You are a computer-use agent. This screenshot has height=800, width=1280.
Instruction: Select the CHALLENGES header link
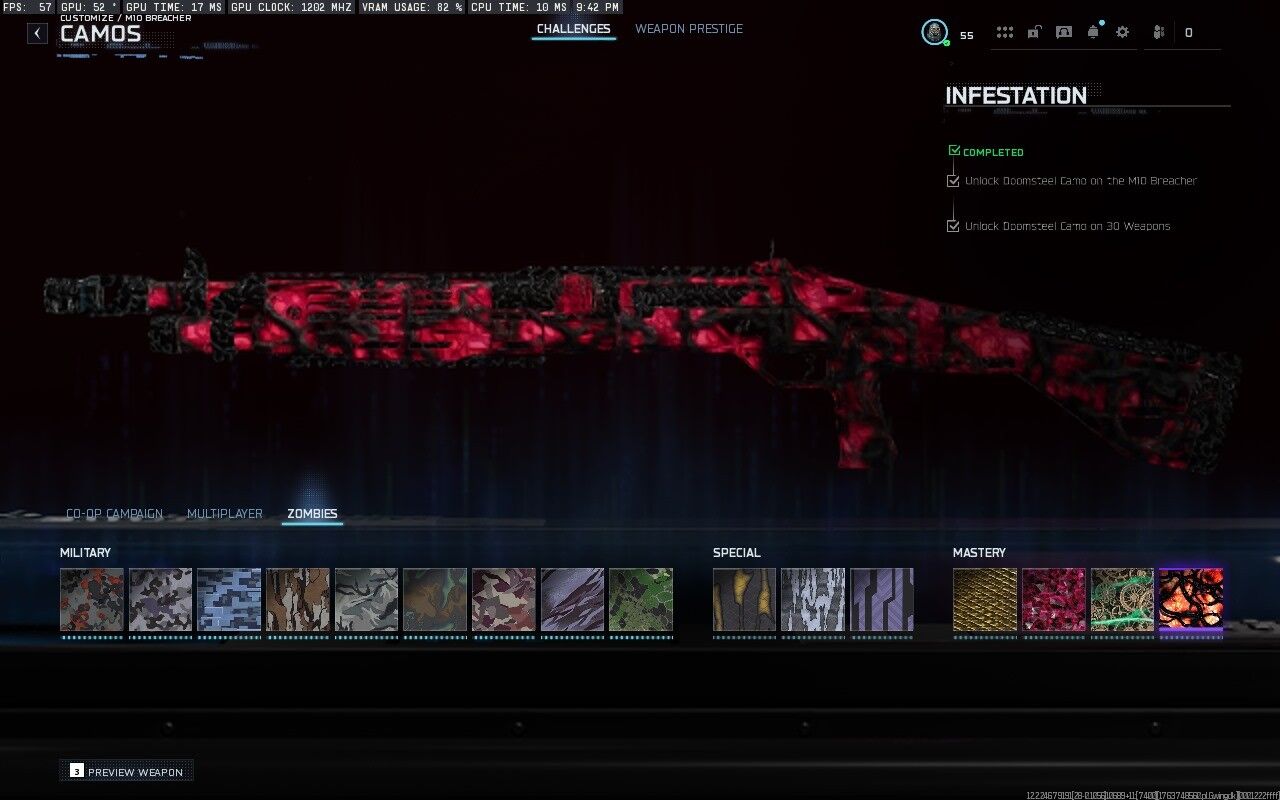click(574, 29)
